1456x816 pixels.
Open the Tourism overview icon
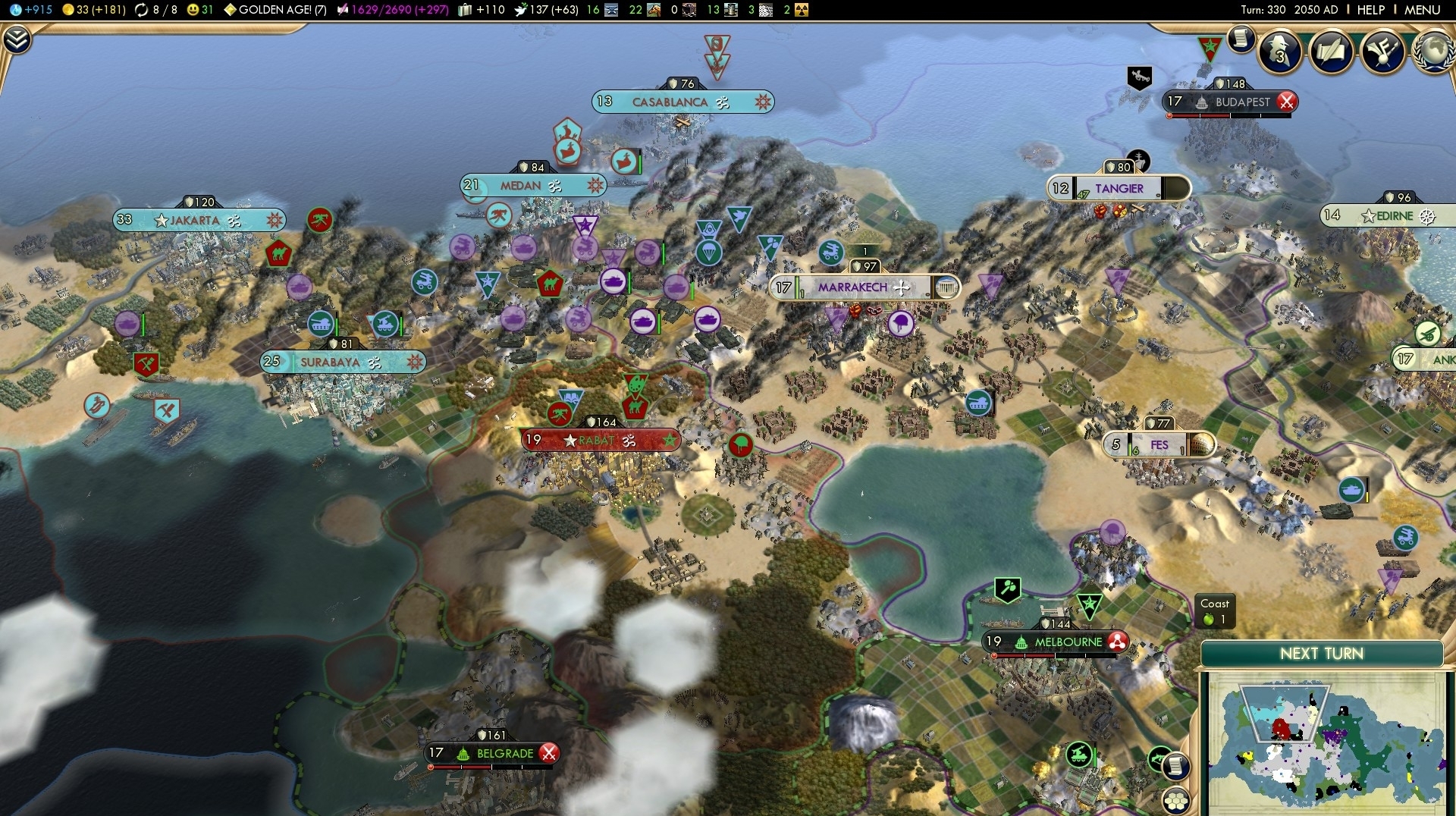click(x=1382, y=53)
